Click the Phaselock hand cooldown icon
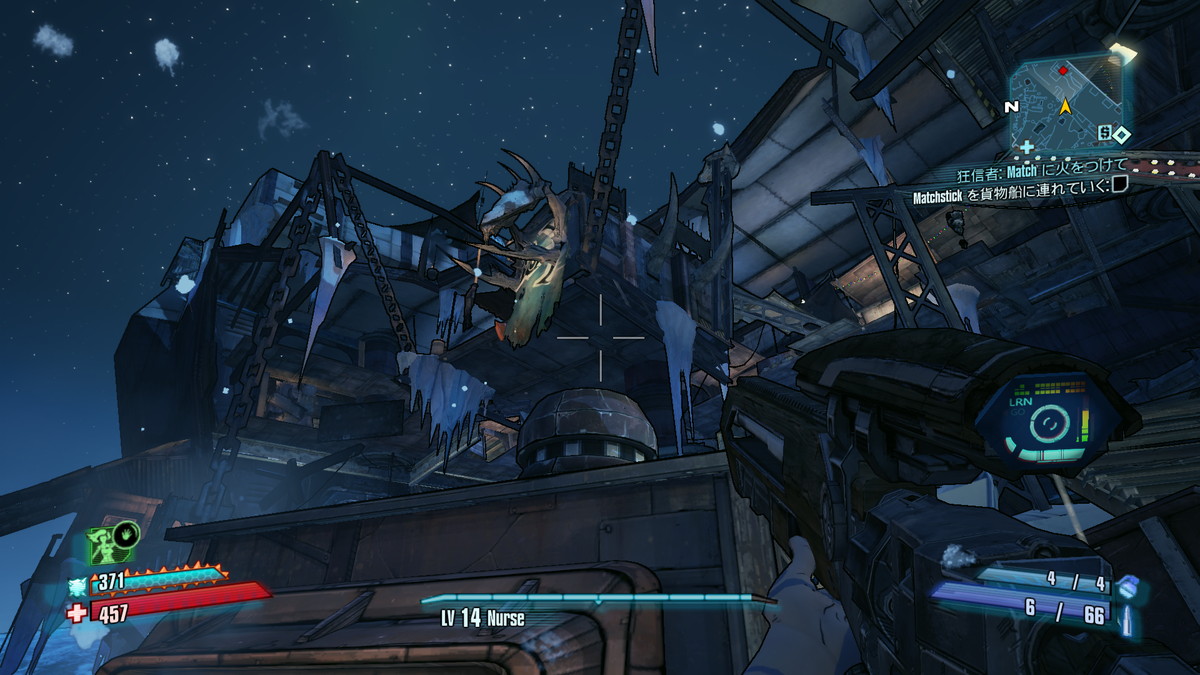The width and height of the screenshot is (1200, 675). [x=128, y=535]
